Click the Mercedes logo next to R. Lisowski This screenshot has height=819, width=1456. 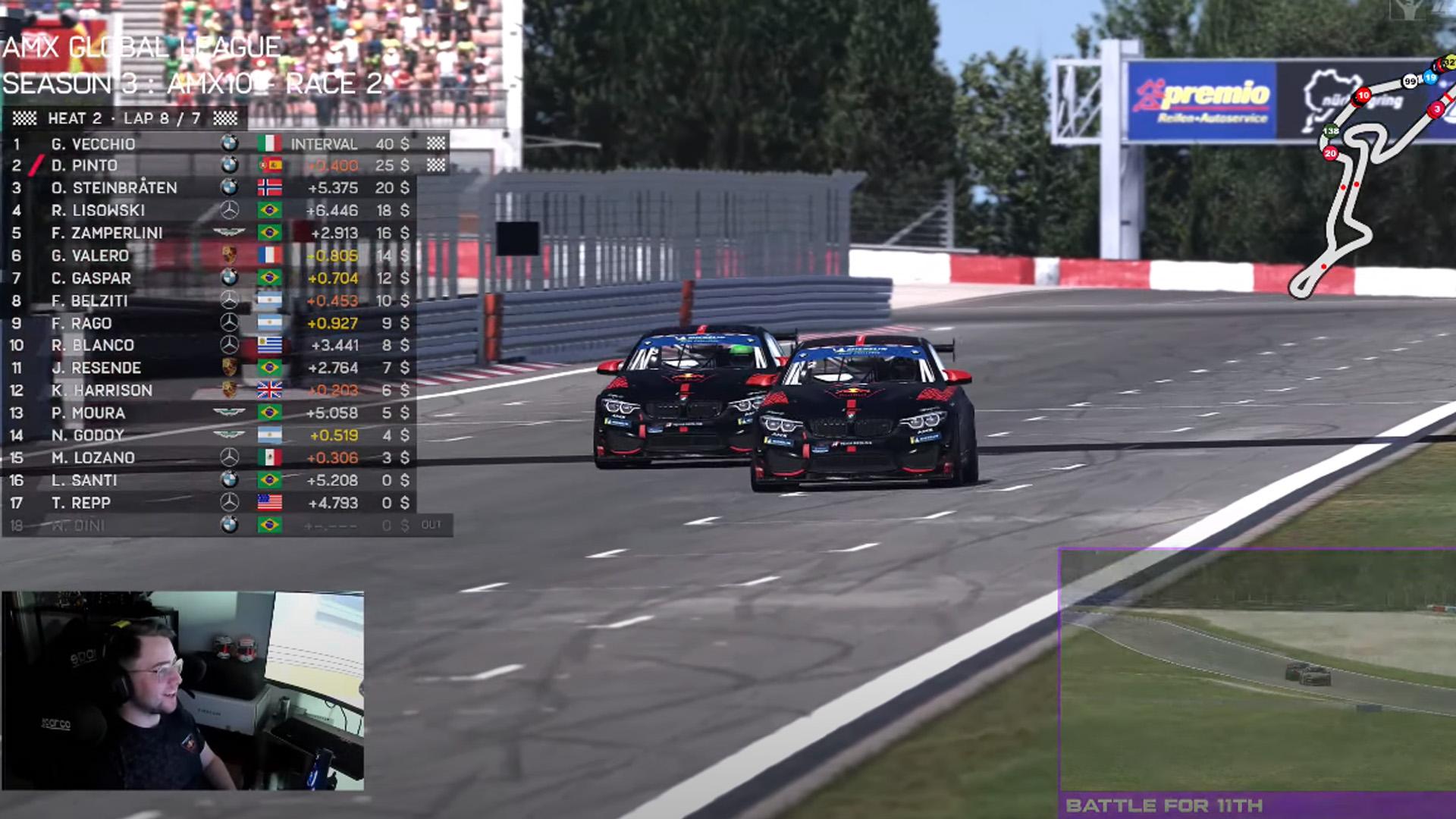click(x=228, y=210)
